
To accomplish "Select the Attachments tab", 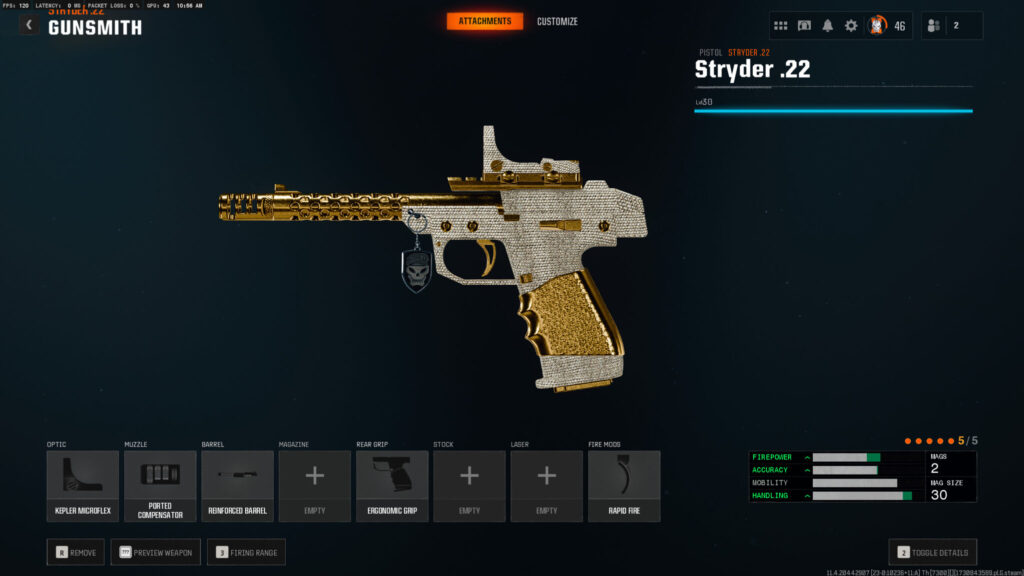I will pyautogui.click(x=484, y=21).
